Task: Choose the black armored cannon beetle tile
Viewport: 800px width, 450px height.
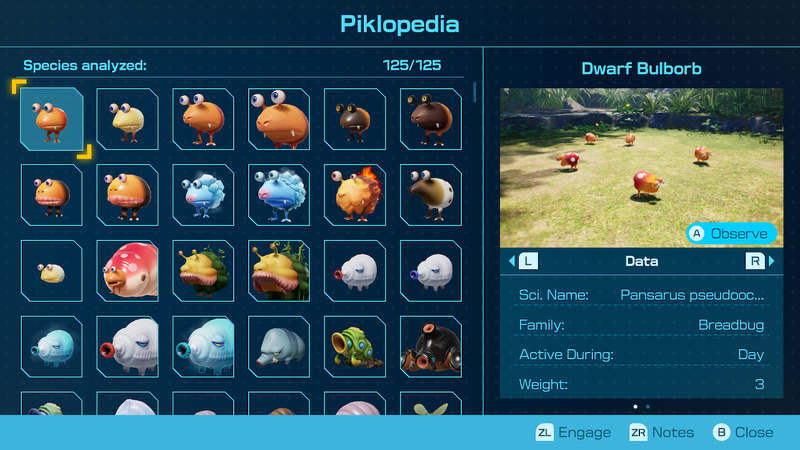Action: pos(431,347)
